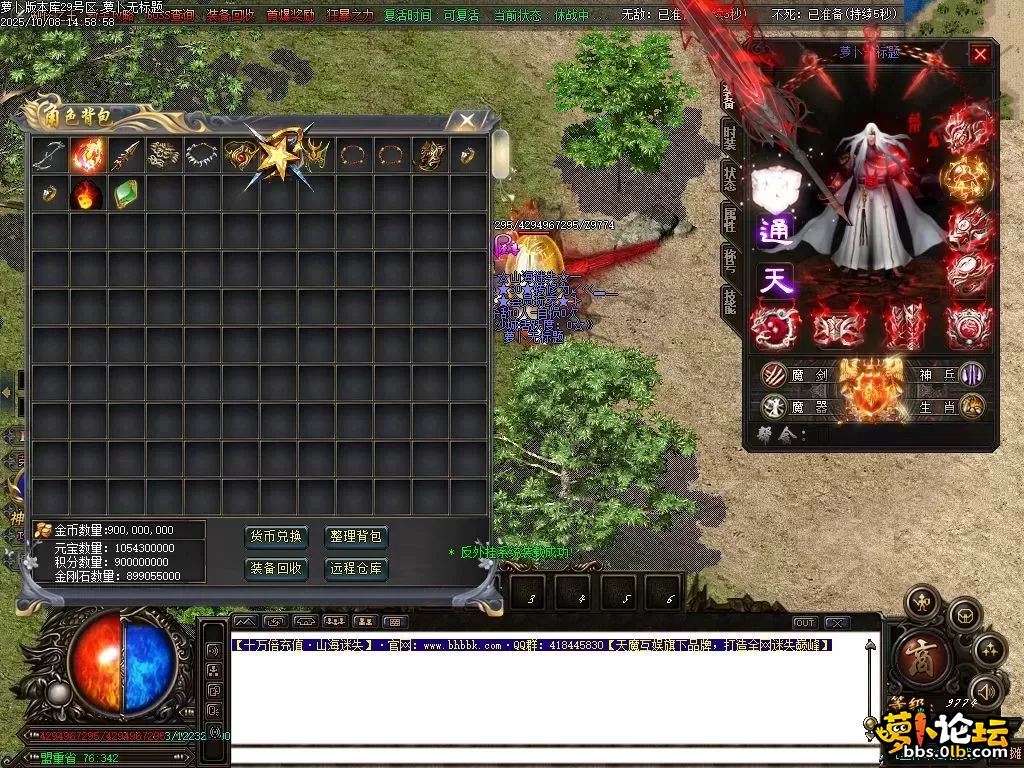
Task: Click the round 商 shop button
Action: (917, 655)
